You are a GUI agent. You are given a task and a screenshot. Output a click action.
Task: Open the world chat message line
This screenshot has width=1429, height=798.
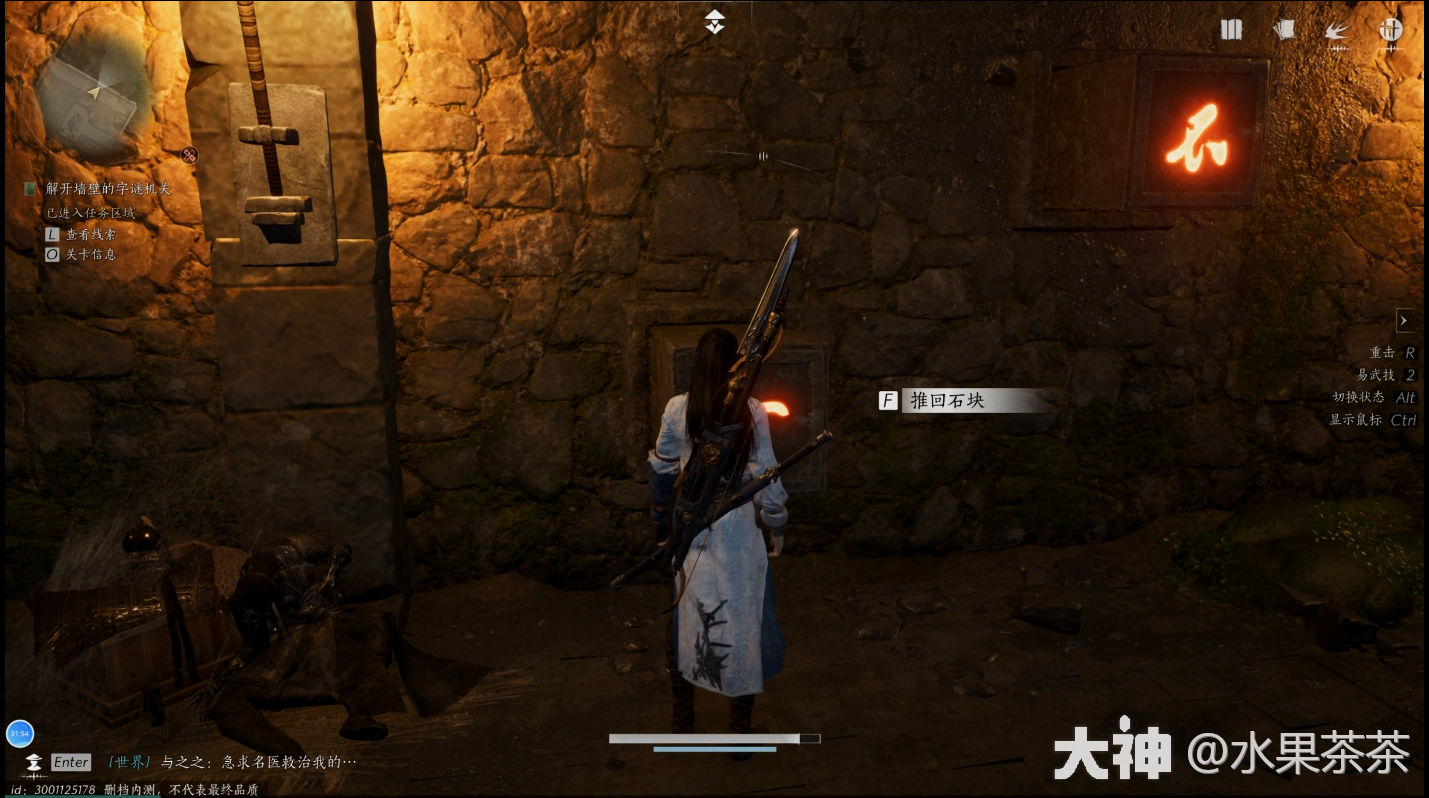click(x=232, y=762)
